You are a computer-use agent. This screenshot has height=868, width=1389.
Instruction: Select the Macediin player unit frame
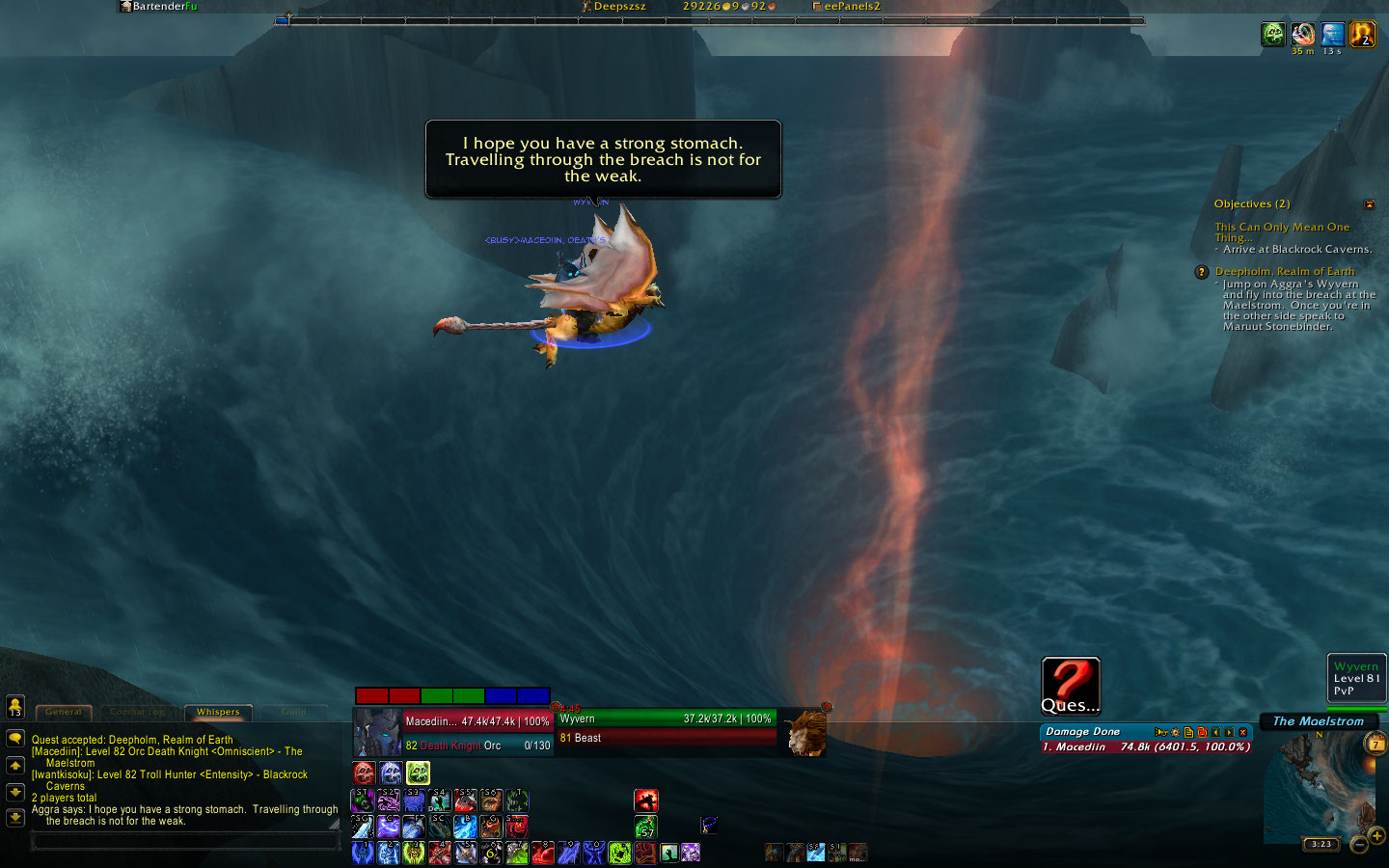tap(452, 732)
